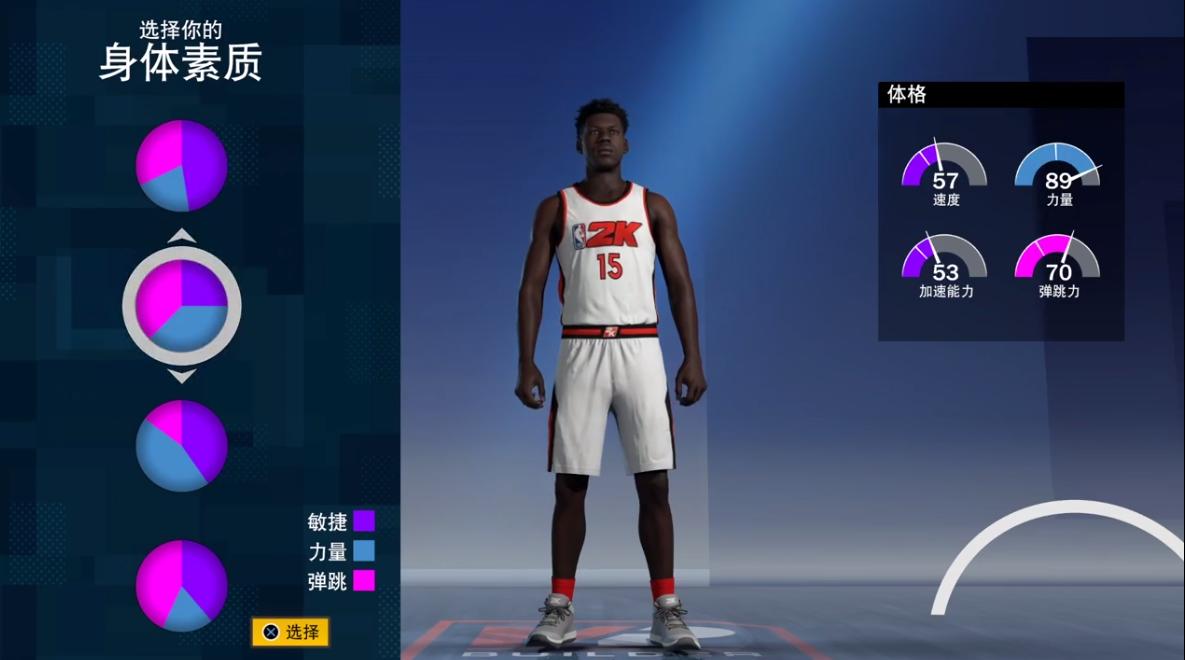Select the pie chart directly above the up arrow
This screenshot has width=1185, height=660.
coord(182,166)
